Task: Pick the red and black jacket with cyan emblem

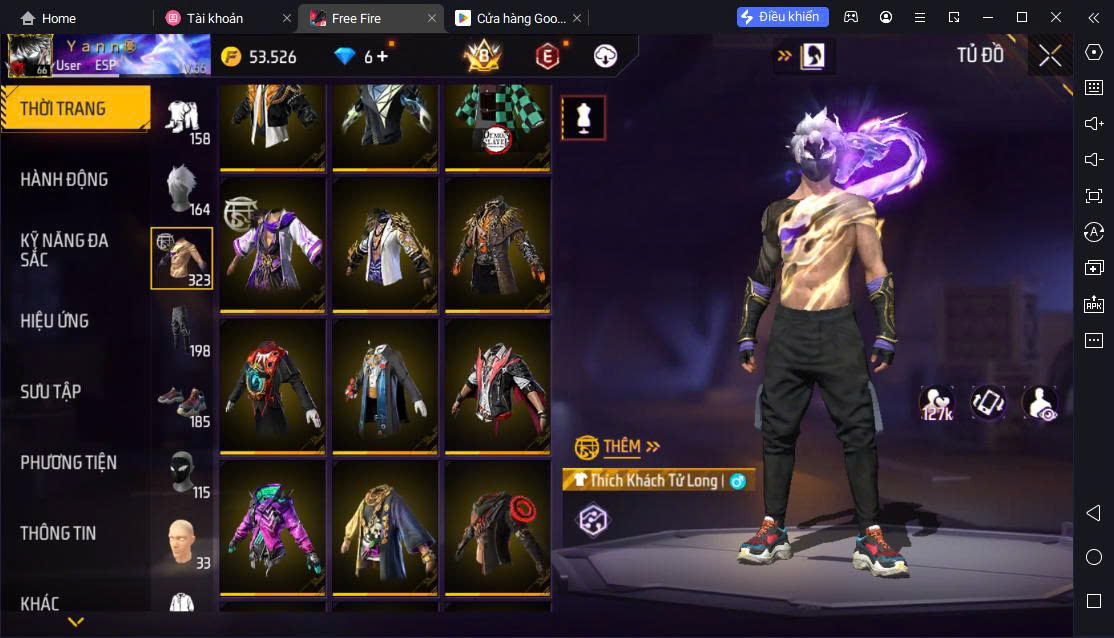Action: coord(273,385)
